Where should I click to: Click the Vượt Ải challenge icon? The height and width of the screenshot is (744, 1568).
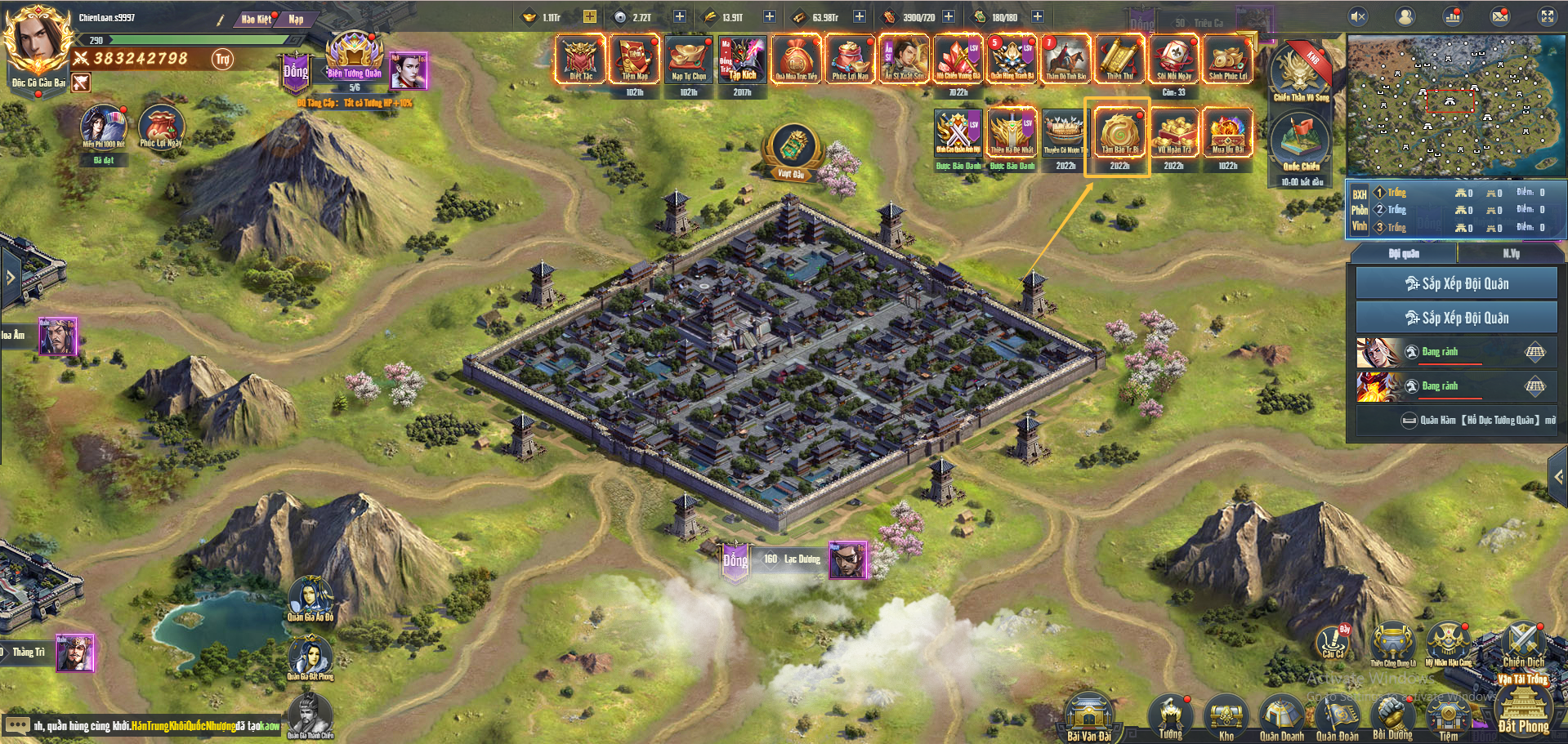791,149
